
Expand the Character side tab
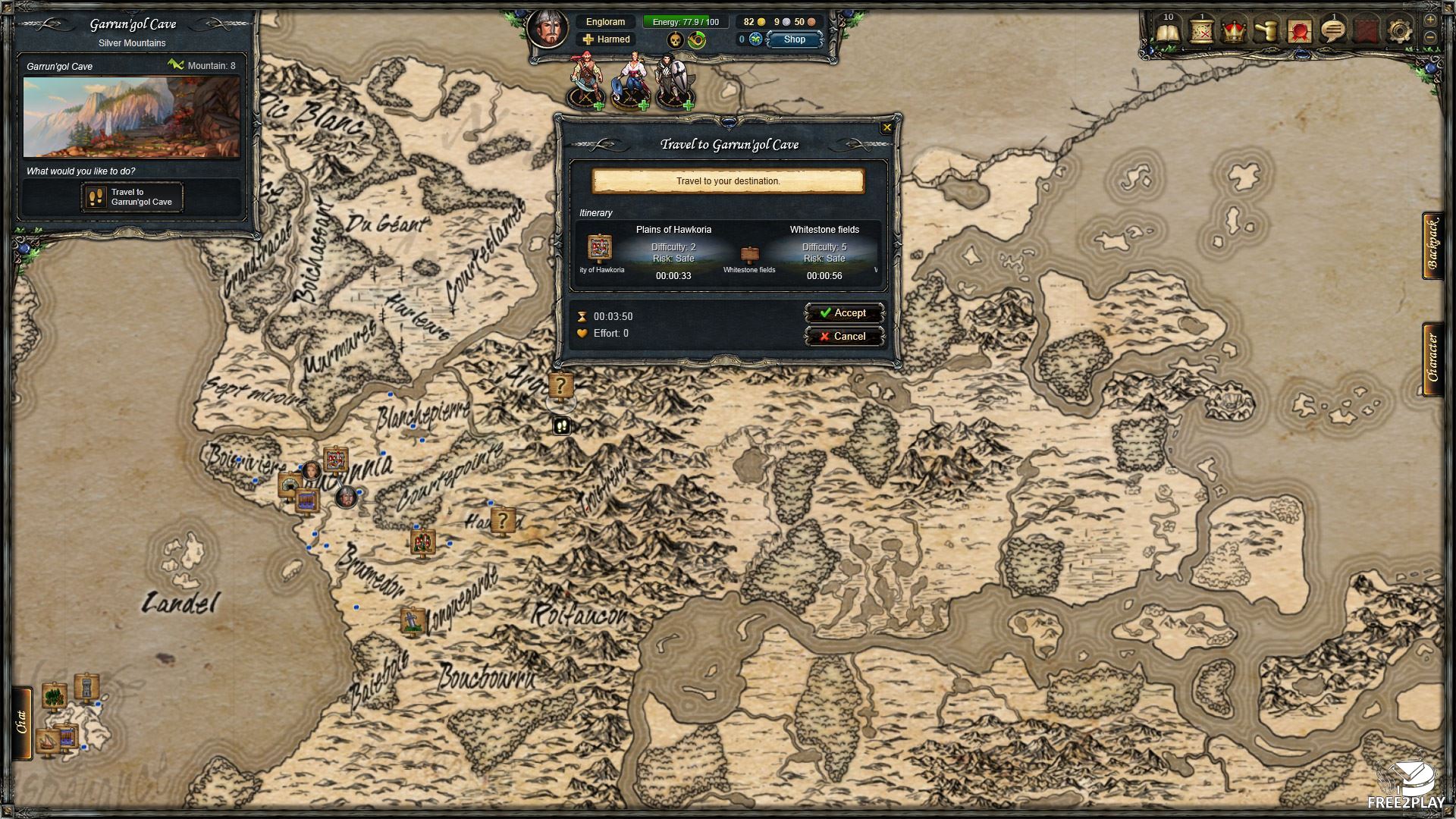click(1432, 358)
